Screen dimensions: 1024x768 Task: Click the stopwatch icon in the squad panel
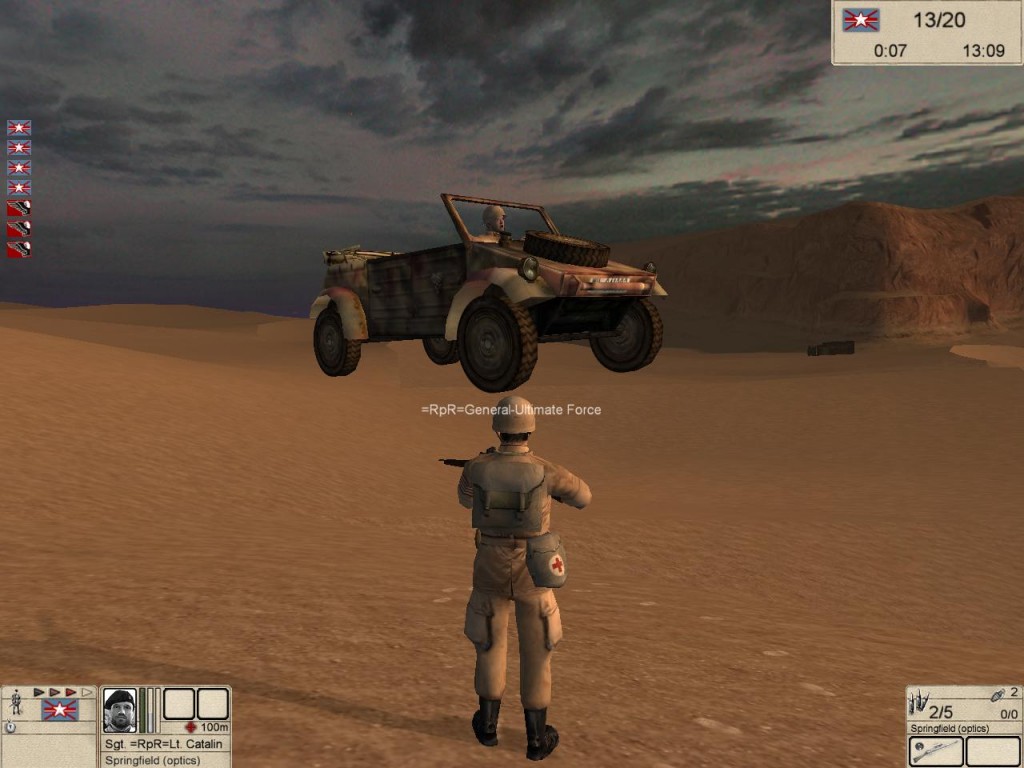10,727
